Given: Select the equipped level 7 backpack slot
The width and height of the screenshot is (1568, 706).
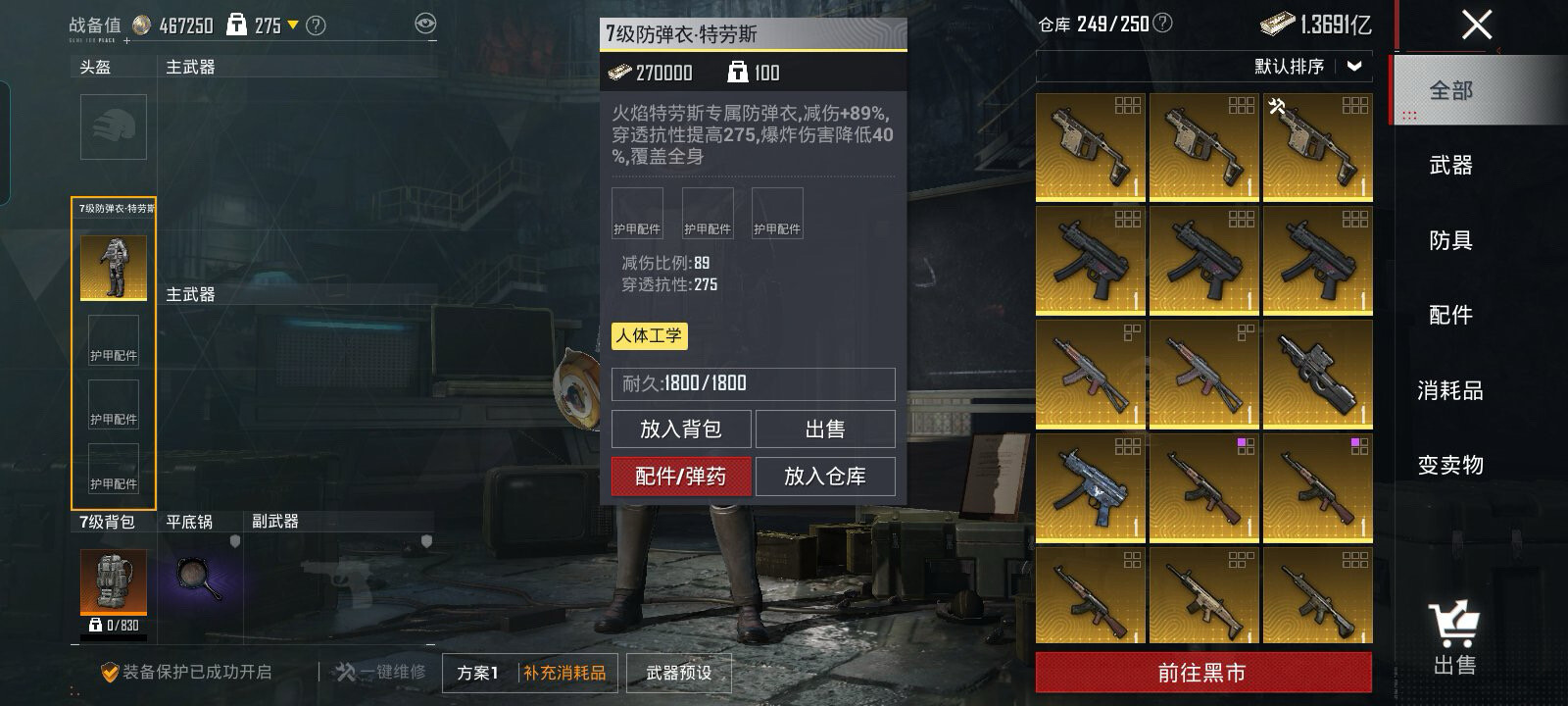Looking at the screenshot, I should pyautogui.click(x=114, y=581).
